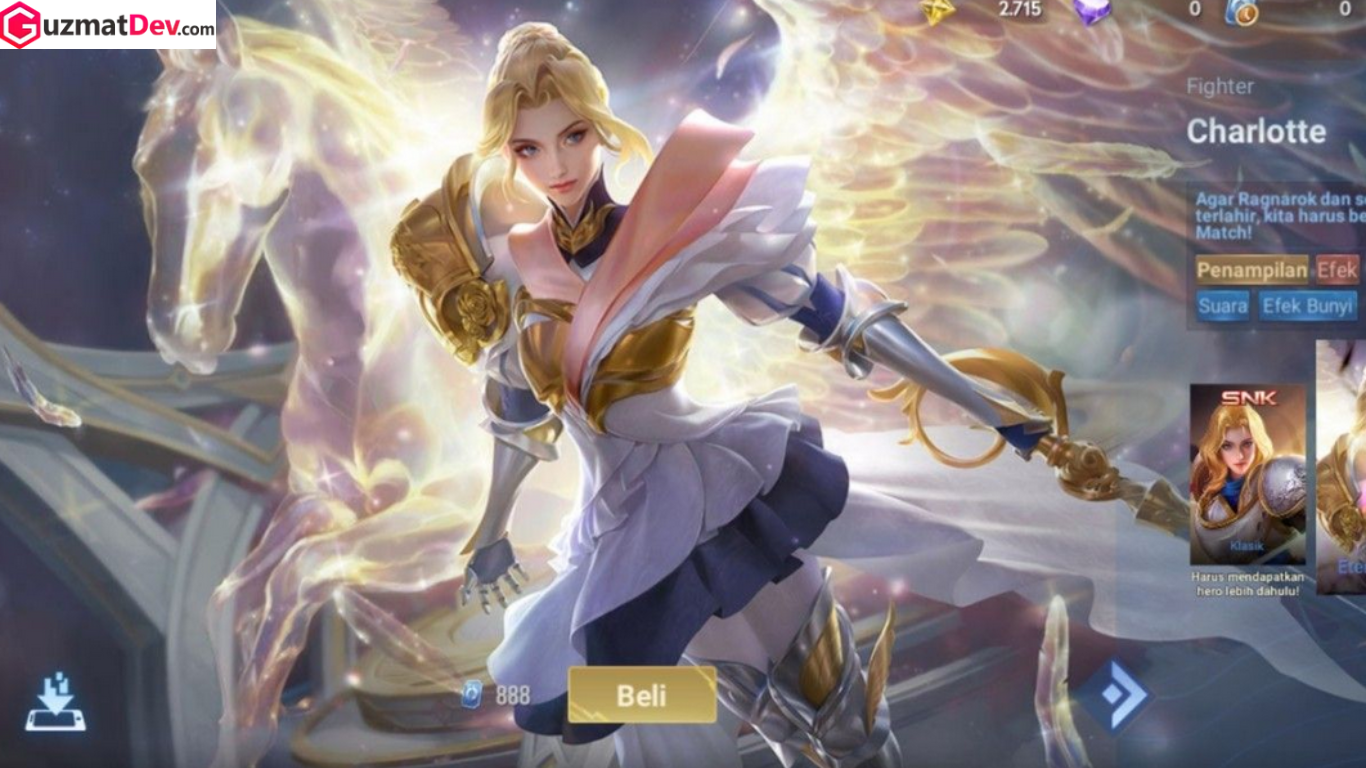Open the Efek Bunyi tab
The width and height of the screenshot is (1366, 768).
click(x=1307, y=307)
